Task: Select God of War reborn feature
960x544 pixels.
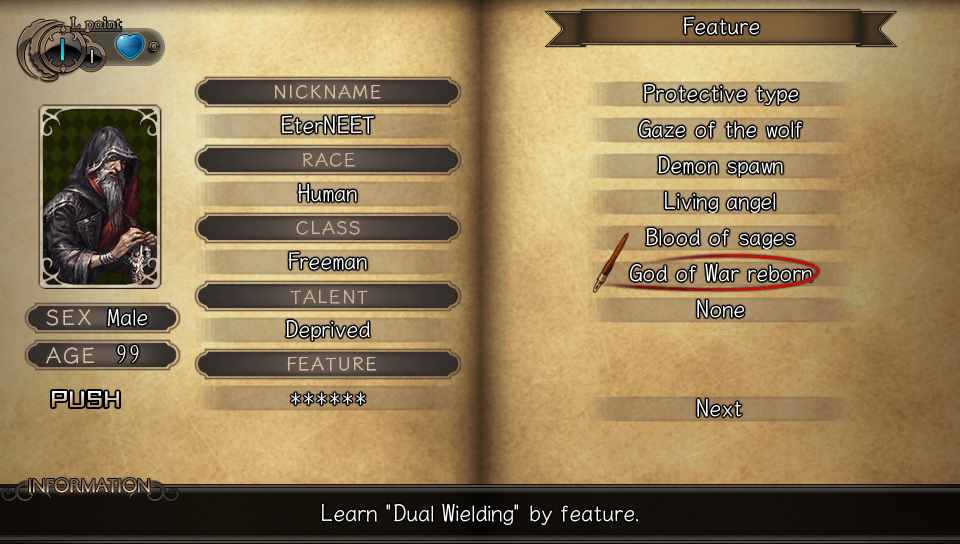Action: (x=720, y=274)
